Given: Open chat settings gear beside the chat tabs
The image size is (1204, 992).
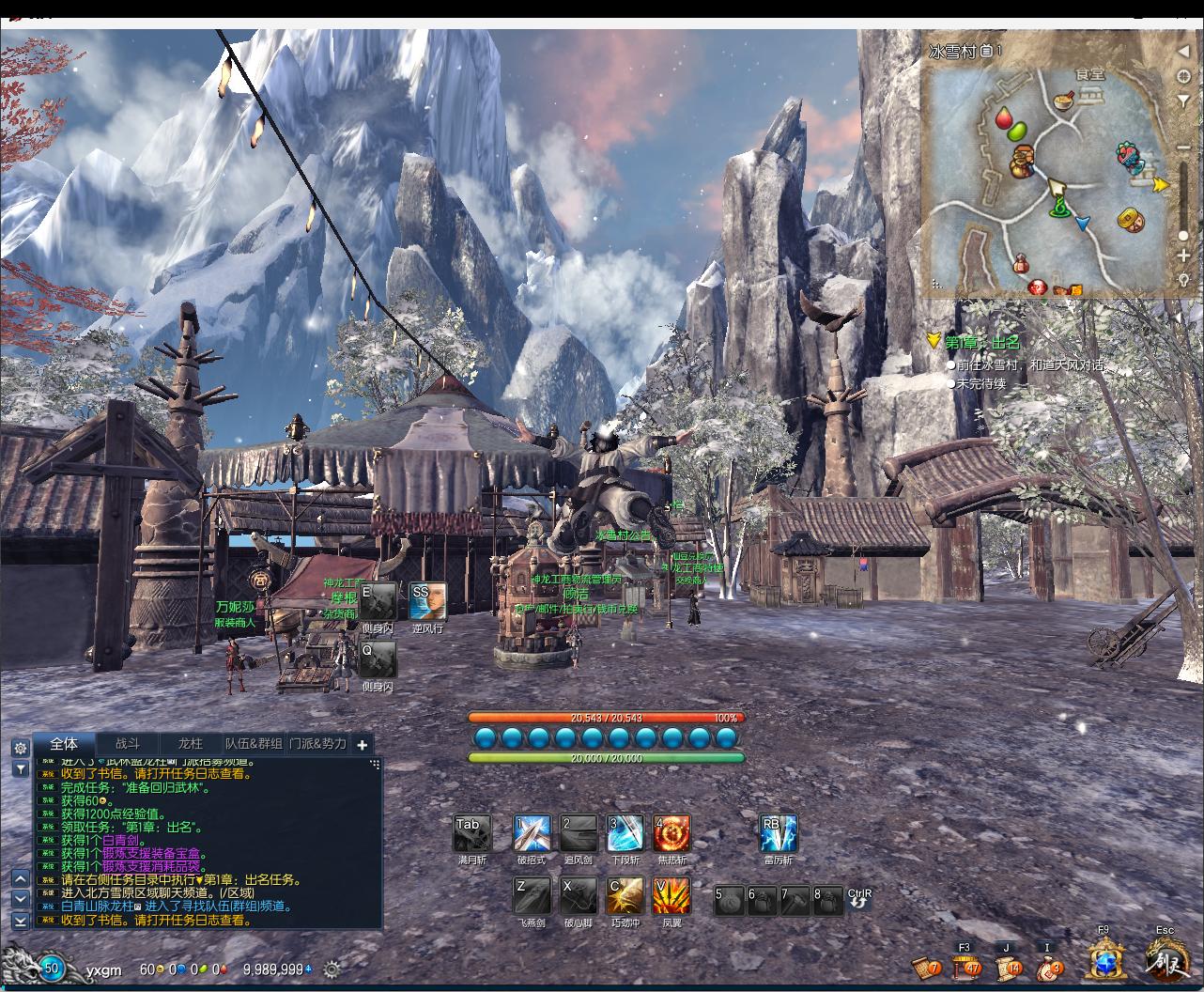Looking at the screenshot, I should coord(21,748).
